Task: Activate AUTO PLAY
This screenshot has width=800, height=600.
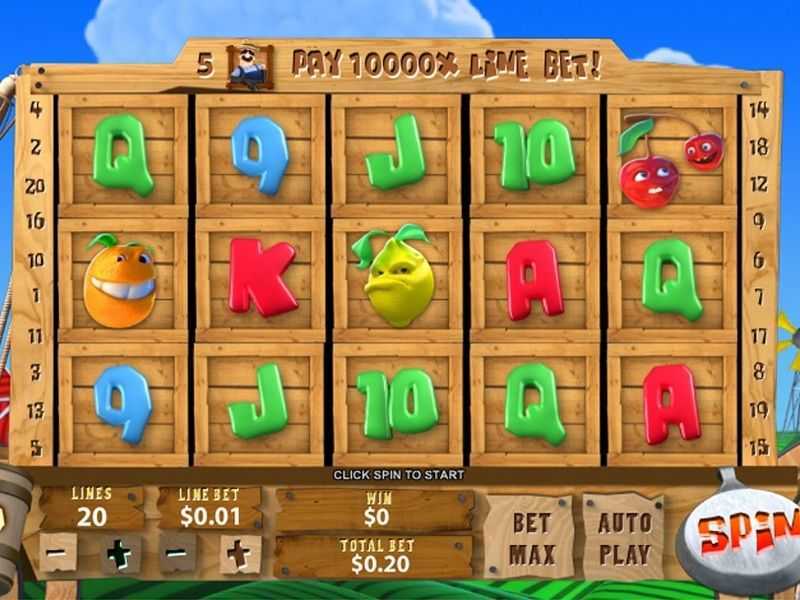Action: pos(624,537)
